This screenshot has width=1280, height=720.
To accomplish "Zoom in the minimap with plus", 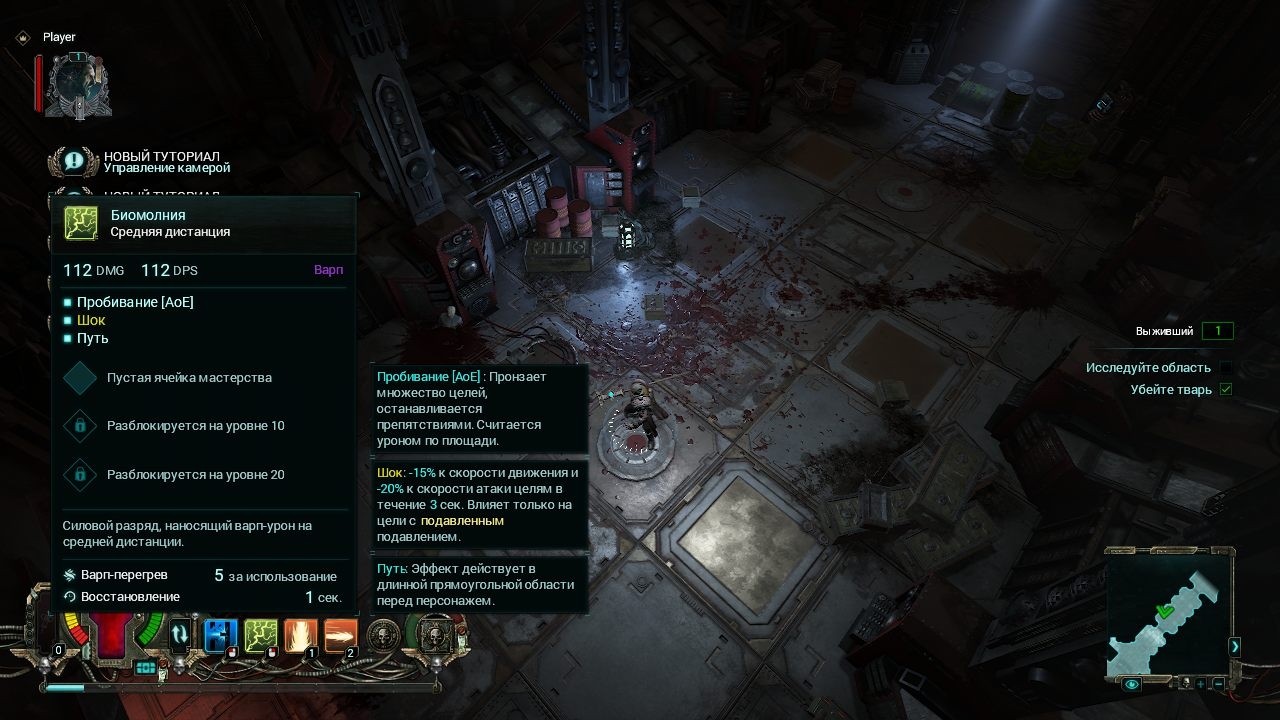I will [1201, 684].
